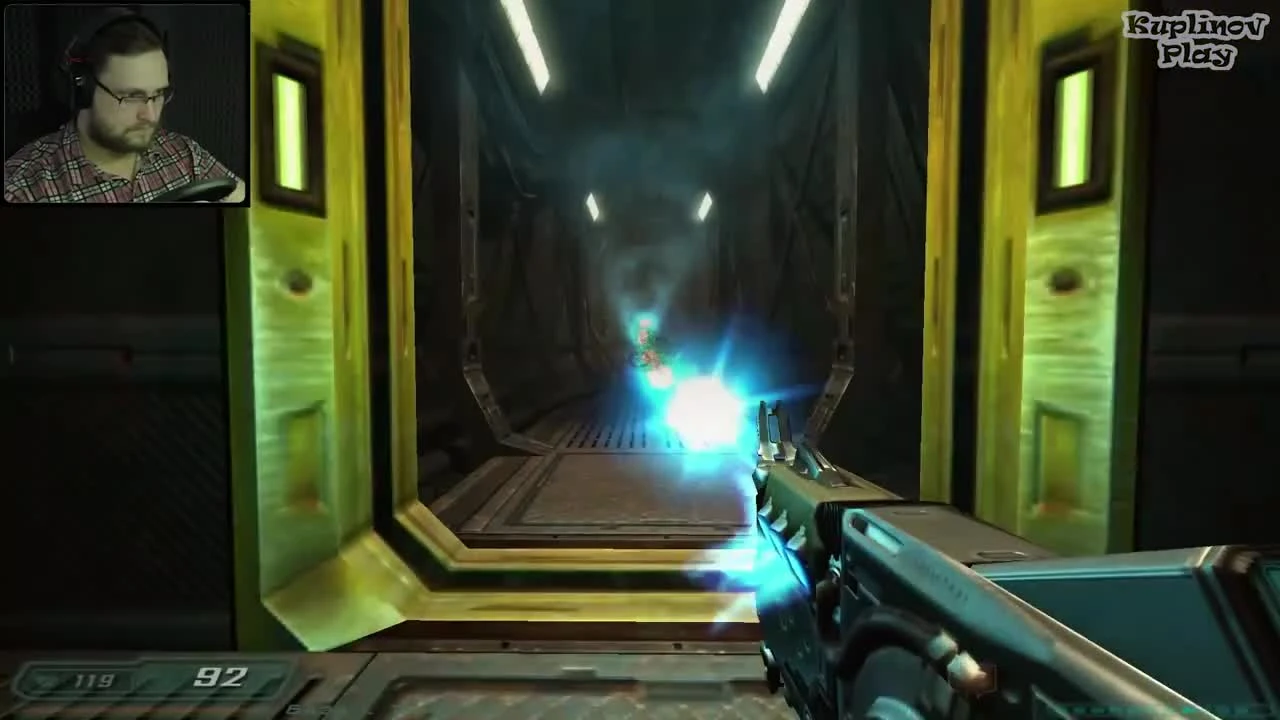Select the webcam overlay of the streamer
Image resolution: width=1280 pixels, height=720 pixels.
click(127, 105)
